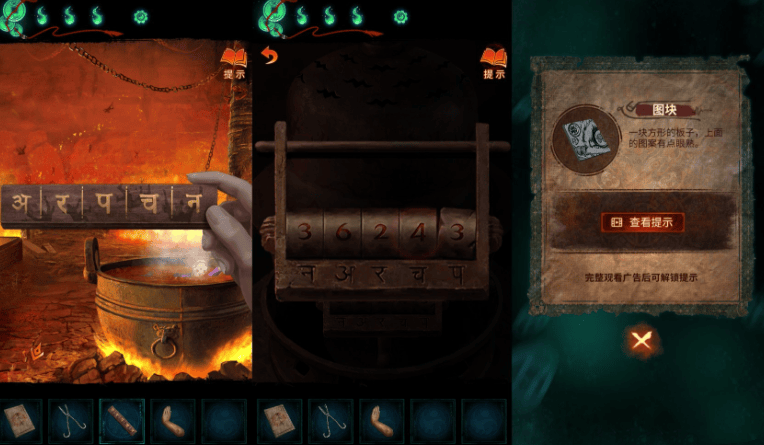Rotate the lock dial showing 2
Image resolution: width=764 pixels, height=445 pixels.
(380, 232)
